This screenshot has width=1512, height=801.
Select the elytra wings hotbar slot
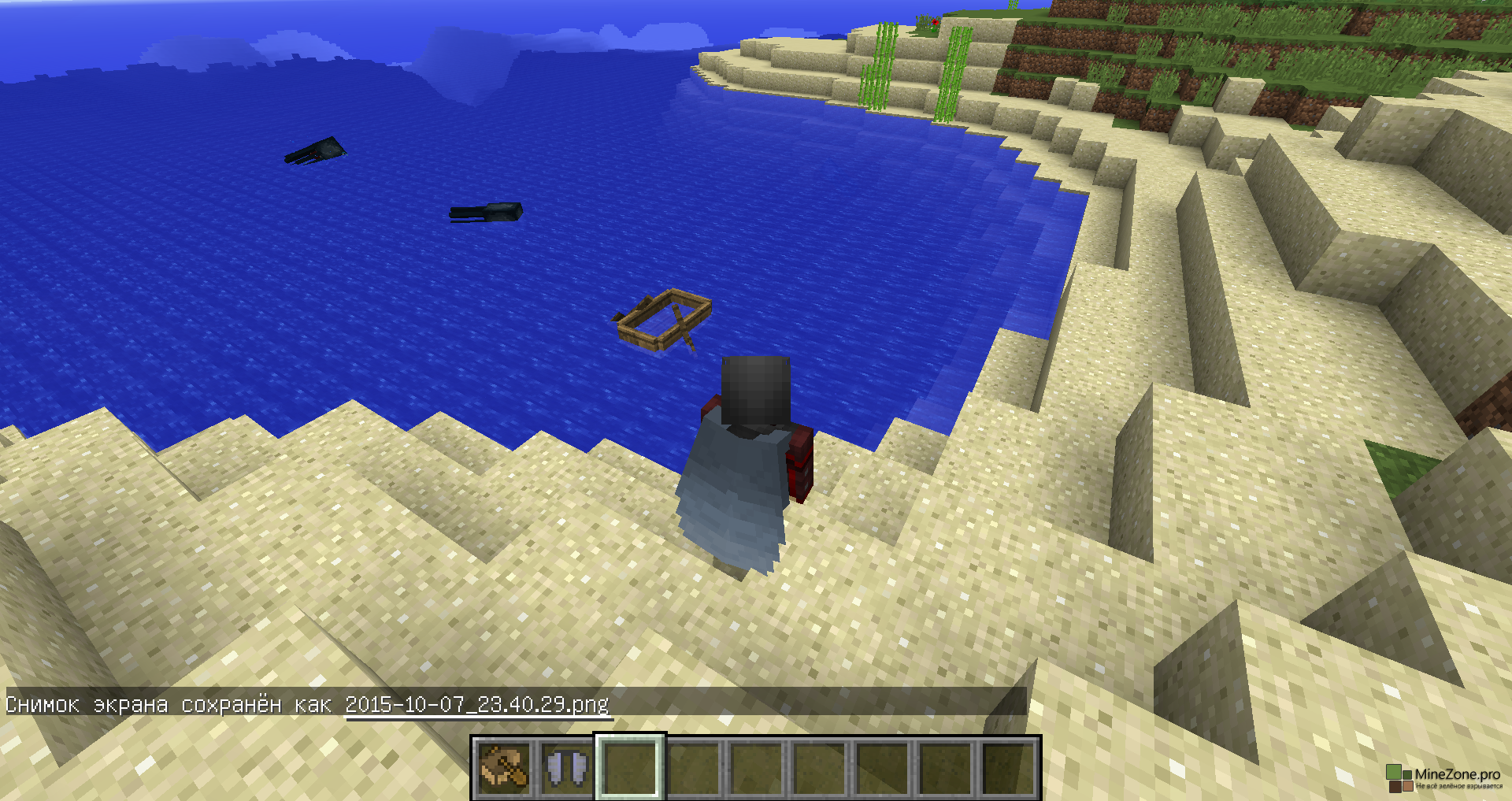pyautogui.click(x=567, y=767)
